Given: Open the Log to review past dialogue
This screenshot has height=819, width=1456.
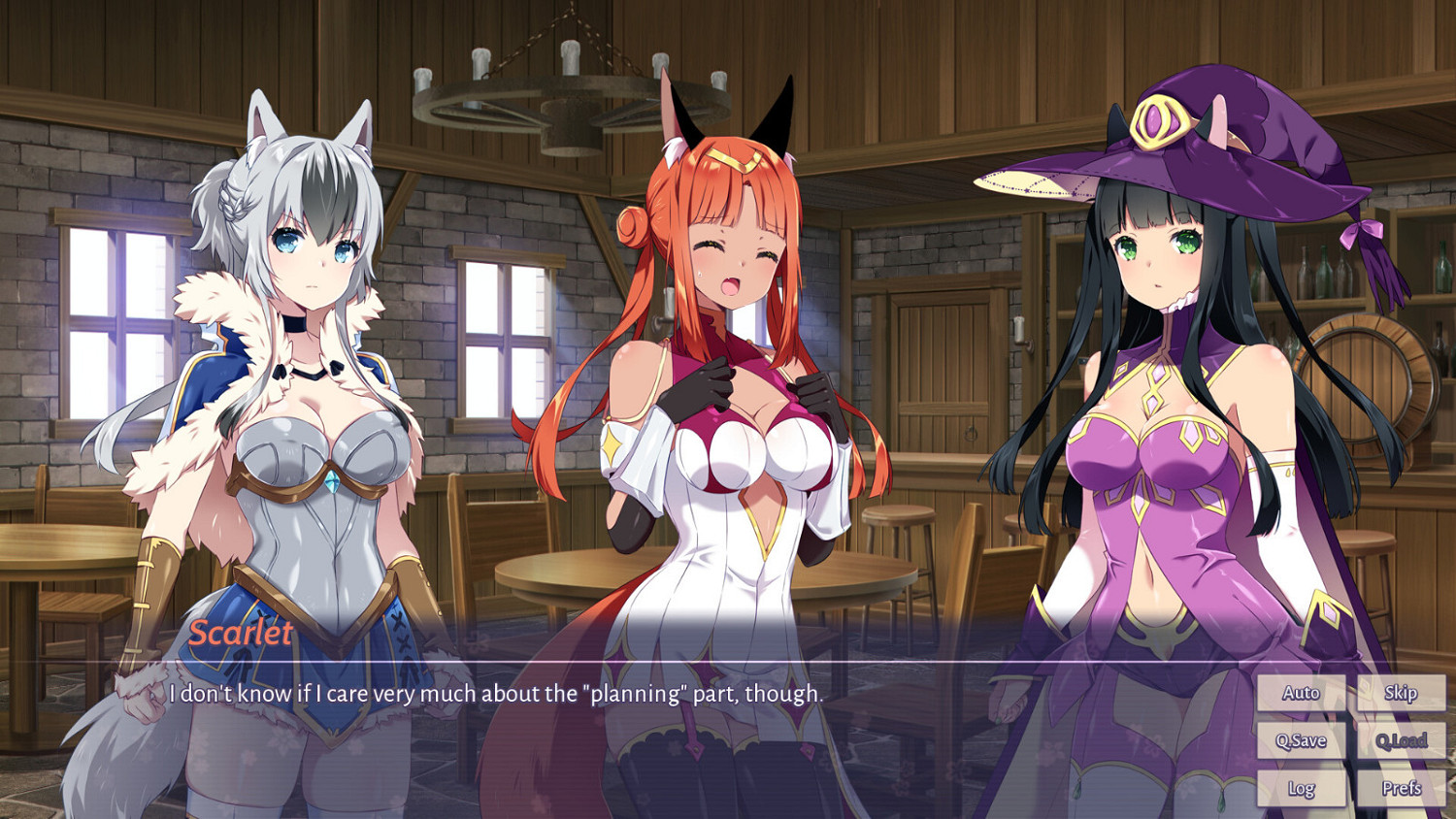Looking at the screenshot, I should (x=1301, y=788).
